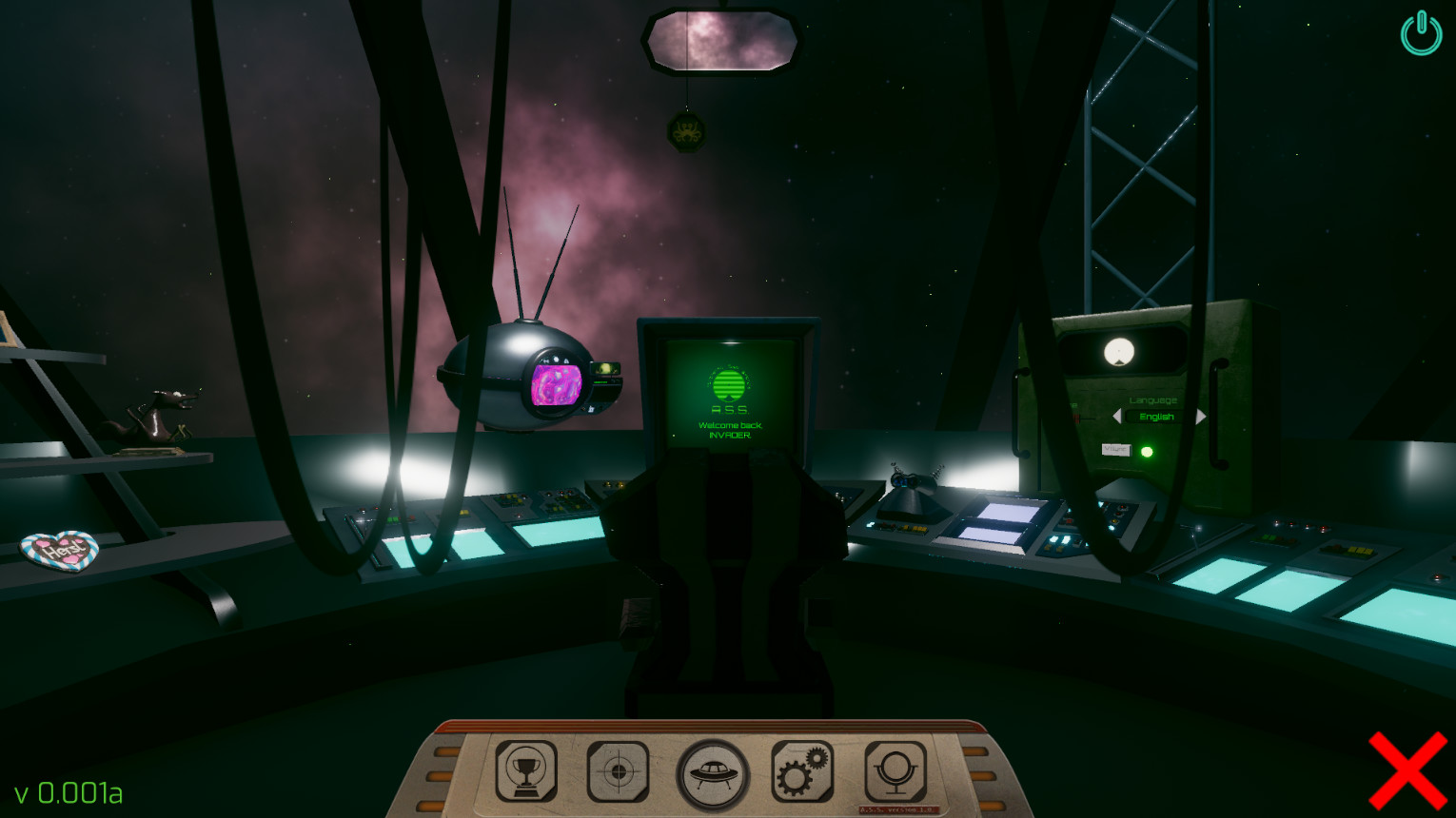Select the crosshair targeting icon

(619, 771)
